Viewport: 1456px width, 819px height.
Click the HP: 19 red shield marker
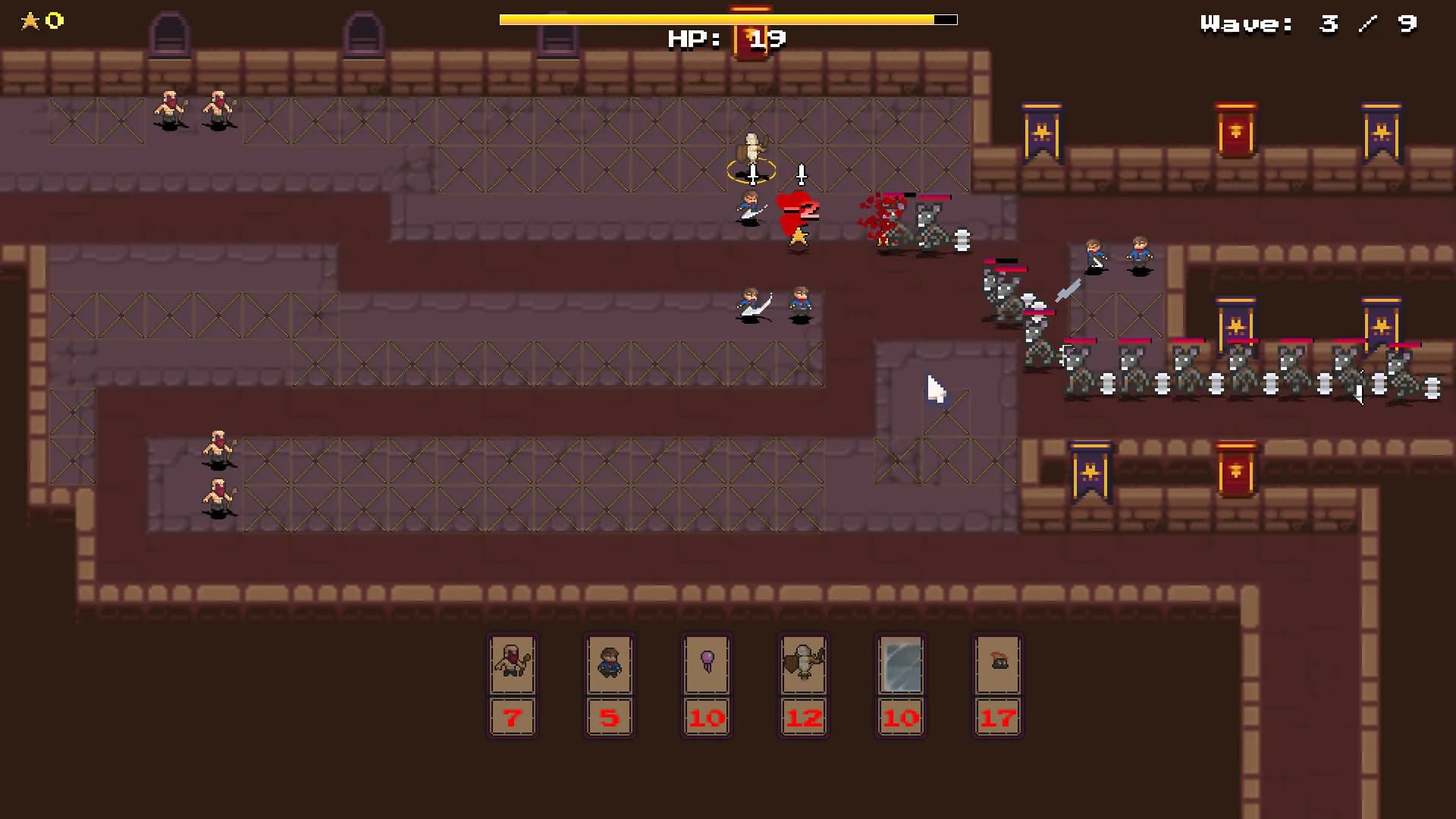coord(750,37)
